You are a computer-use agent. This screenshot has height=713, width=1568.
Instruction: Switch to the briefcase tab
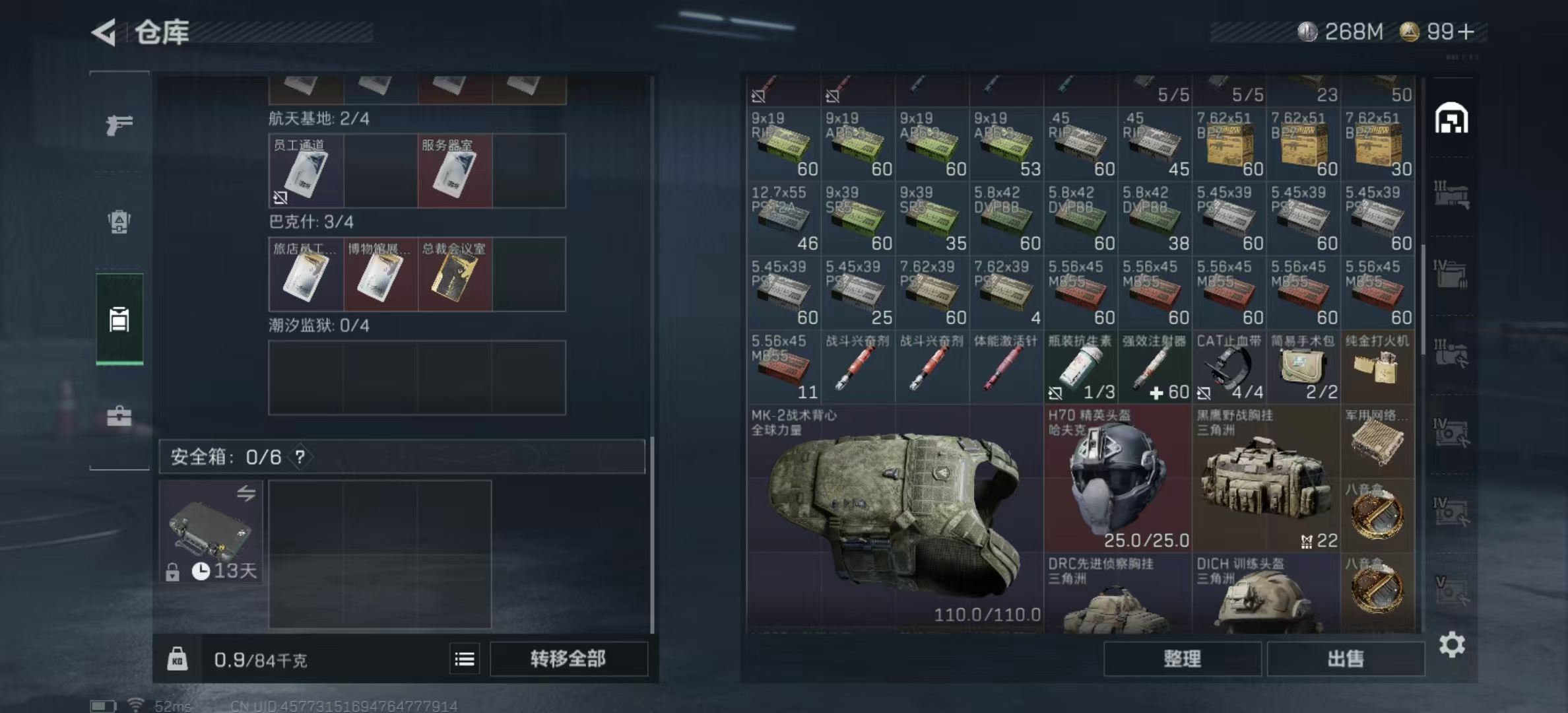pos(119,416)
